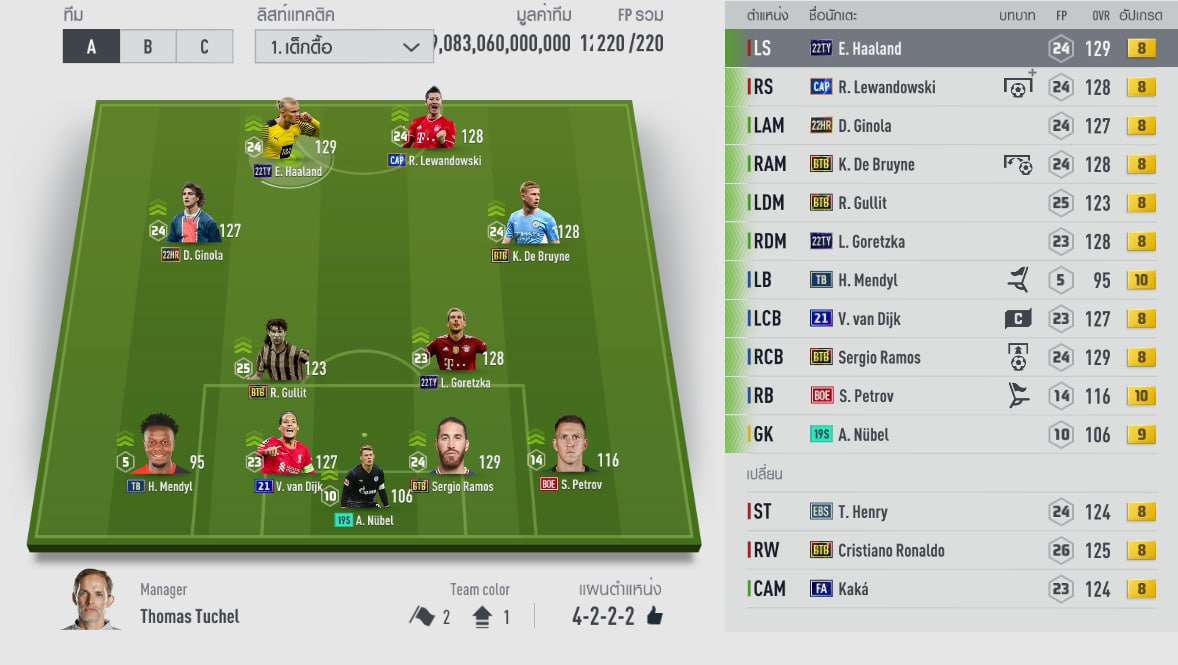Select K. De Bruyne's RAM list row
1178x665 pixels.
coord(950,164)
